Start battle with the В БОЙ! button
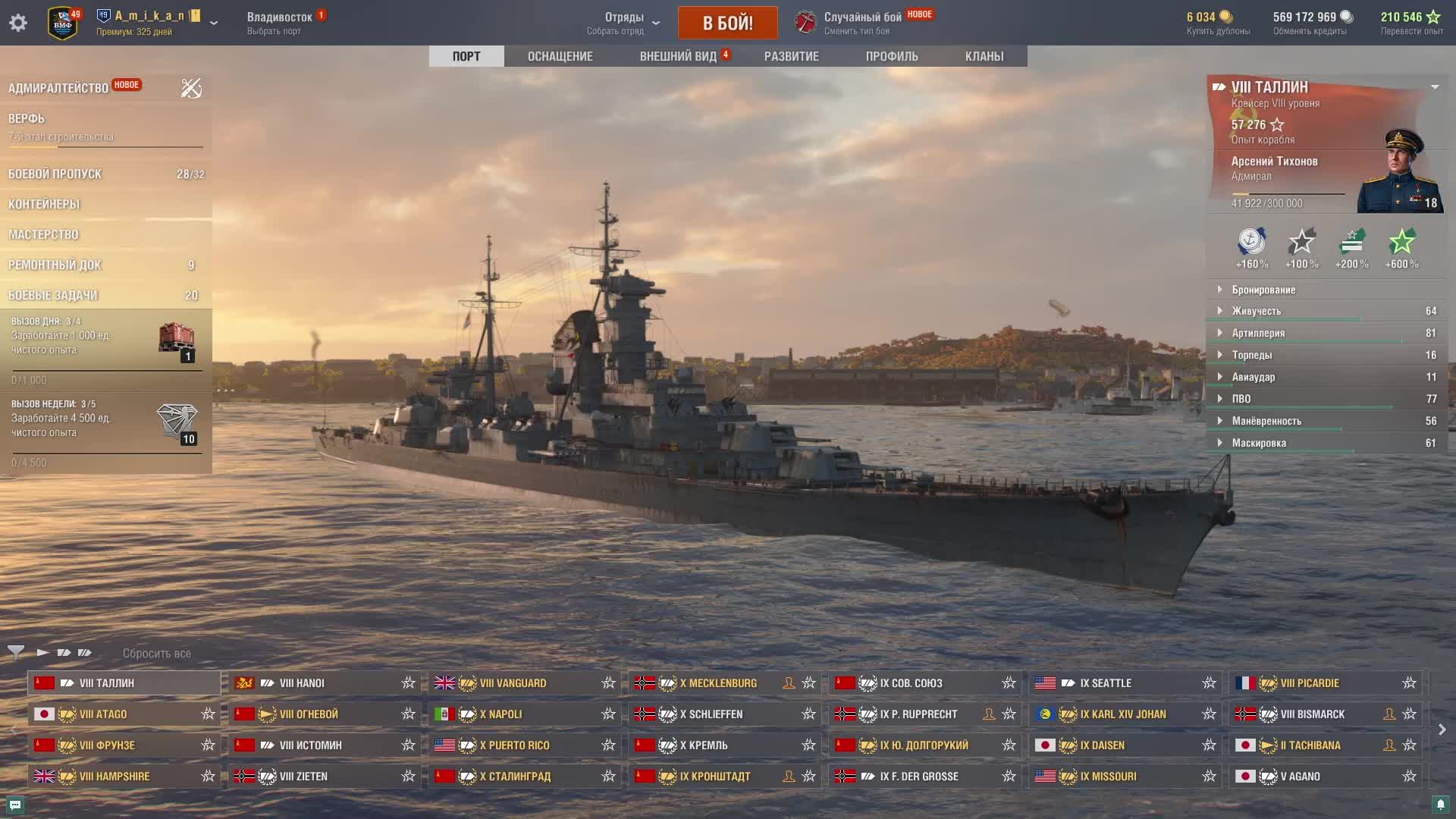This screenshot has width=1456, height=819. coord(727,23)
